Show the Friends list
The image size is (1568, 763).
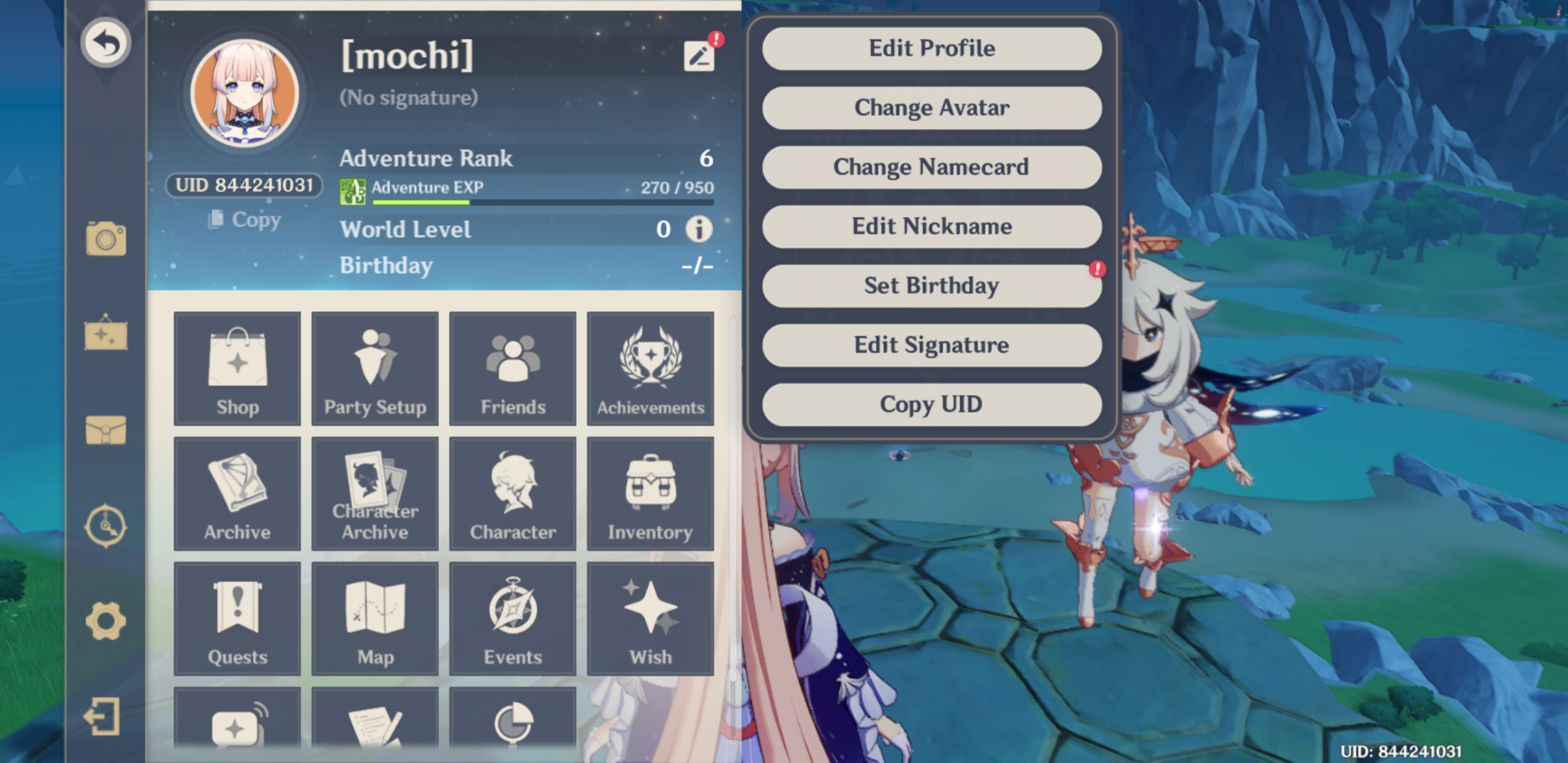pos(513,369)
